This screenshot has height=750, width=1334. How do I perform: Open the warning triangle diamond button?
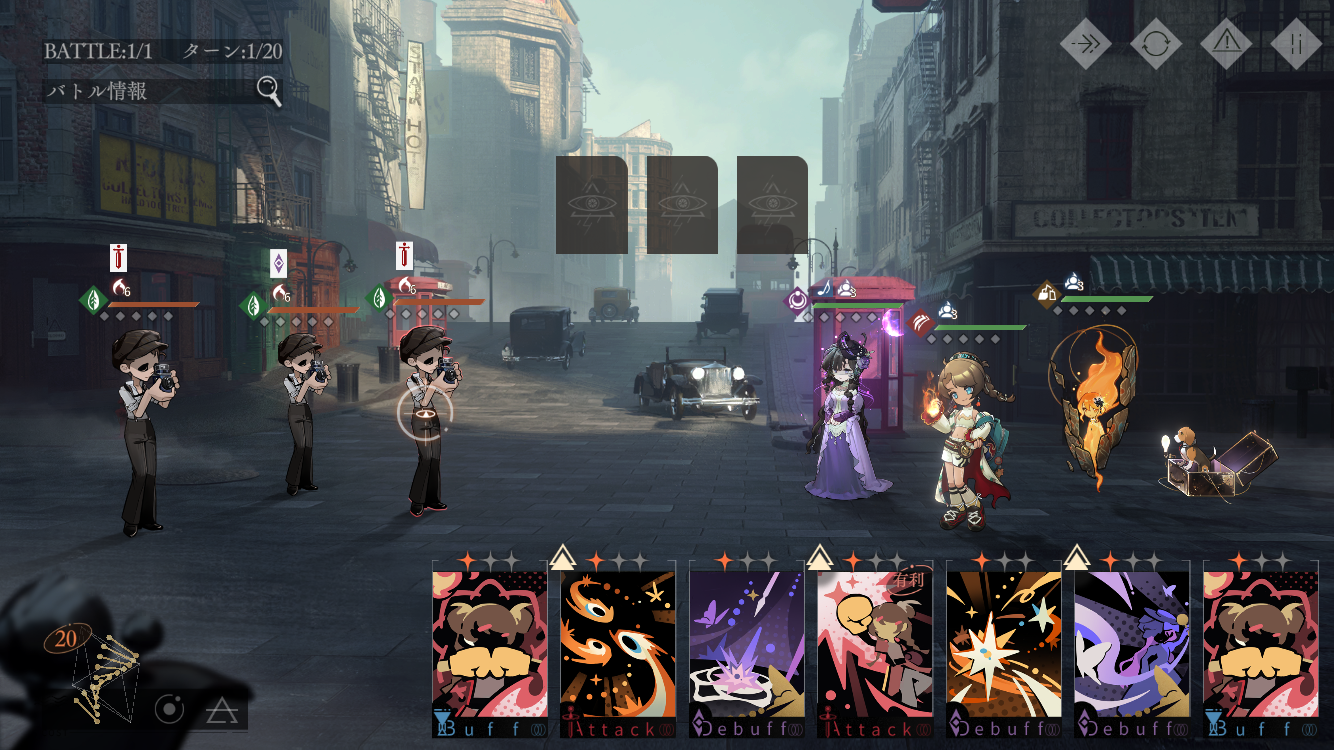click(1226, 43)
